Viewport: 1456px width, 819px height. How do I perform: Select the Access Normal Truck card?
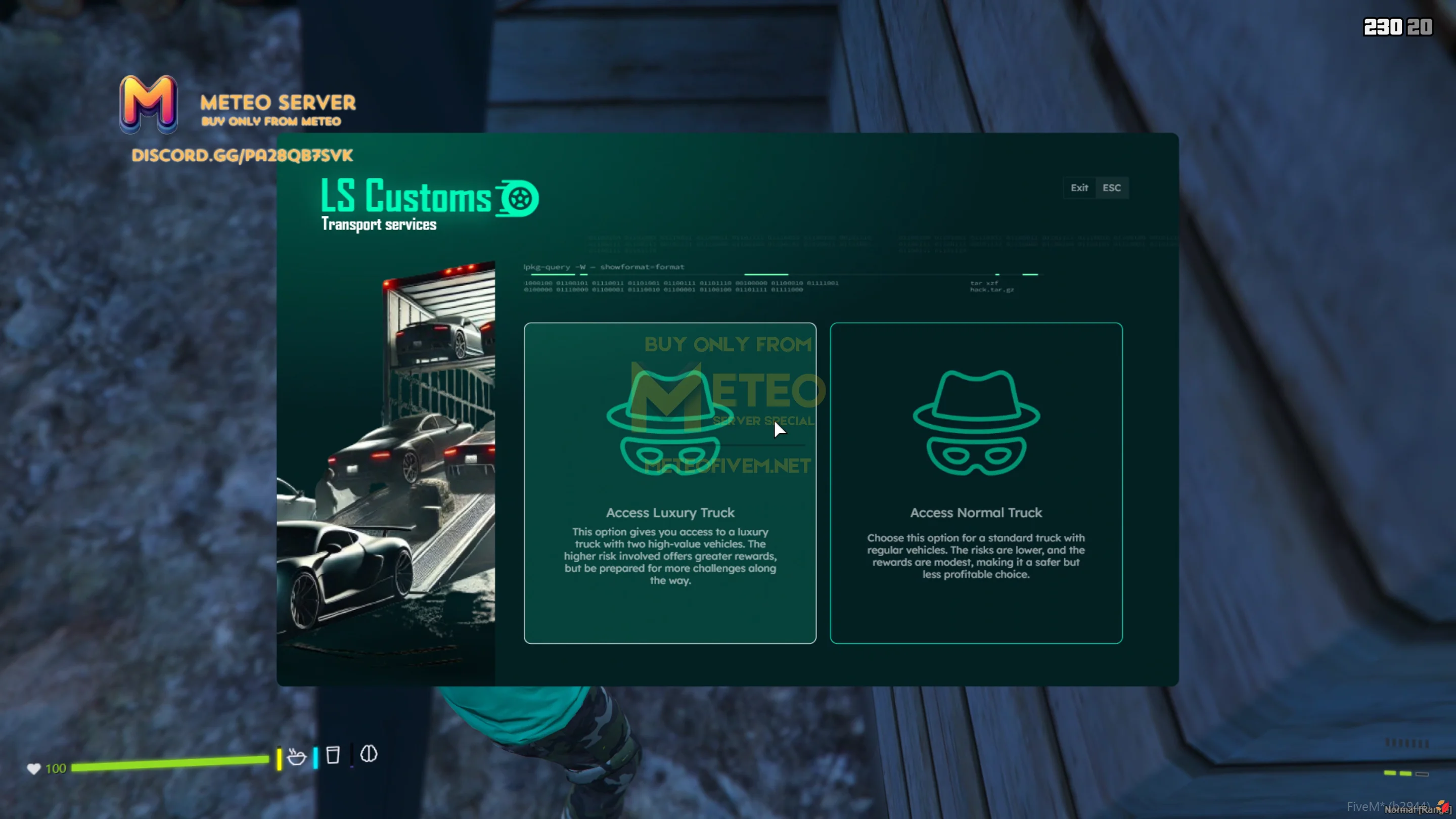point(976,483)
